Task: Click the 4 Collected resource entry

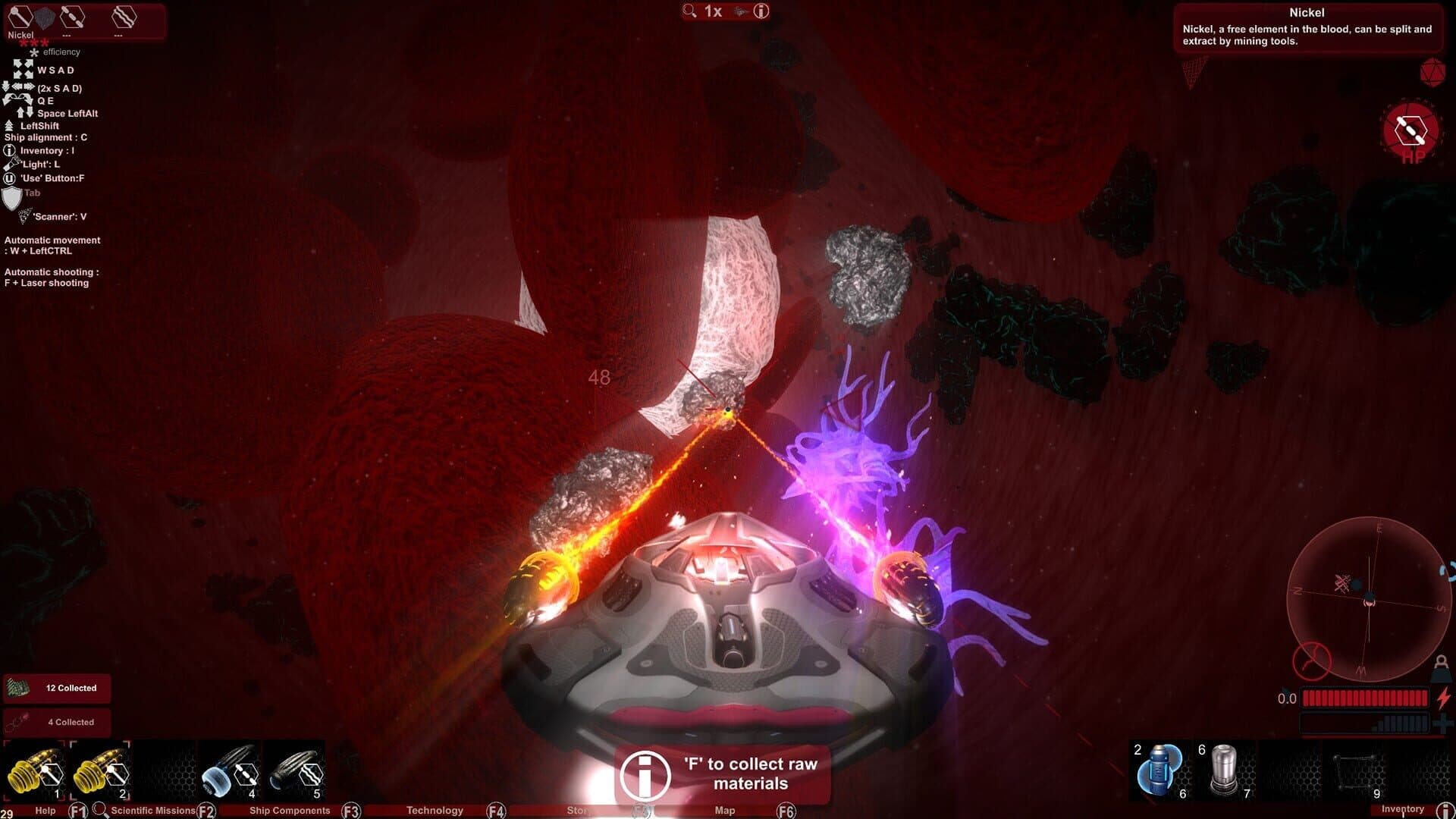Action: point(57,722)
